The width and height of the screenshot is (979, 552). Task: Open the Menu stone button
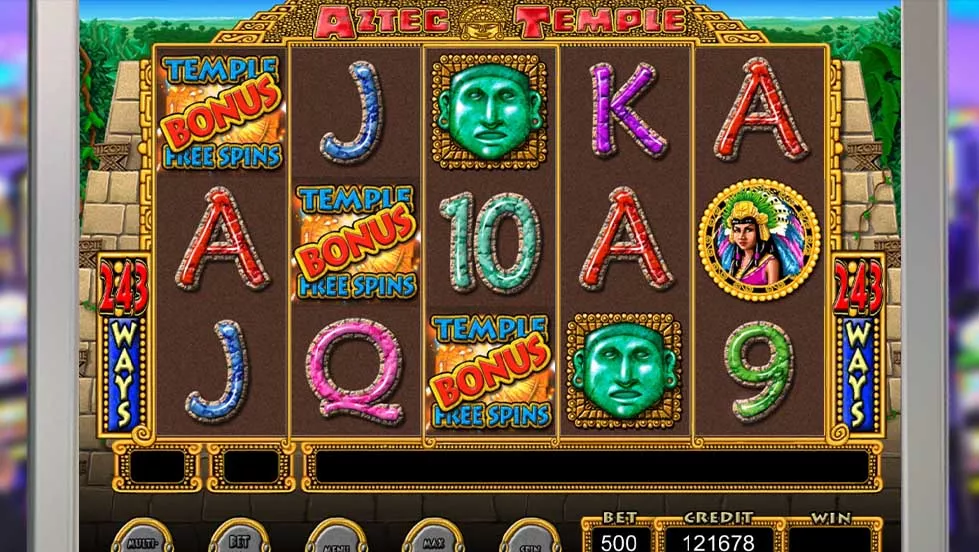[336, 540]
